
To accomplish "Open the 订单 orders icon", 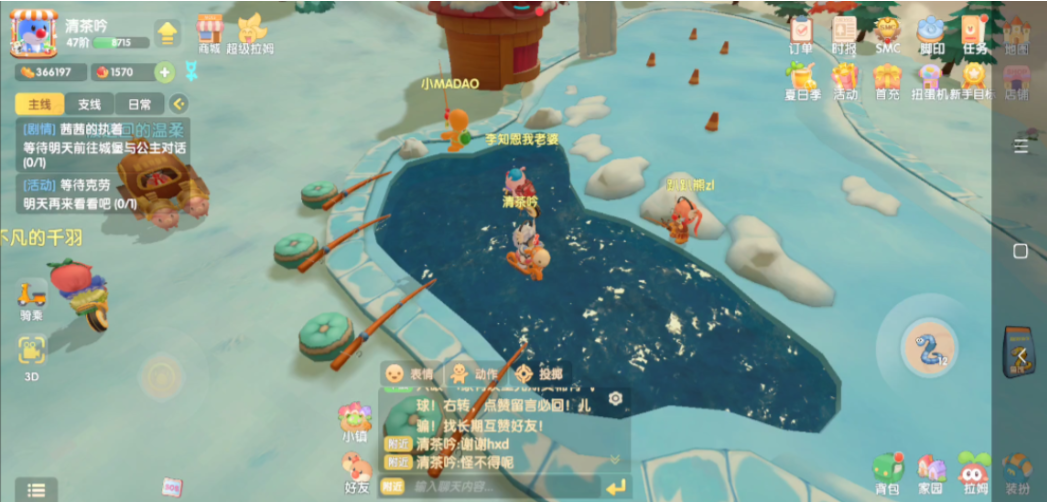I will click(x=801, y=33).
